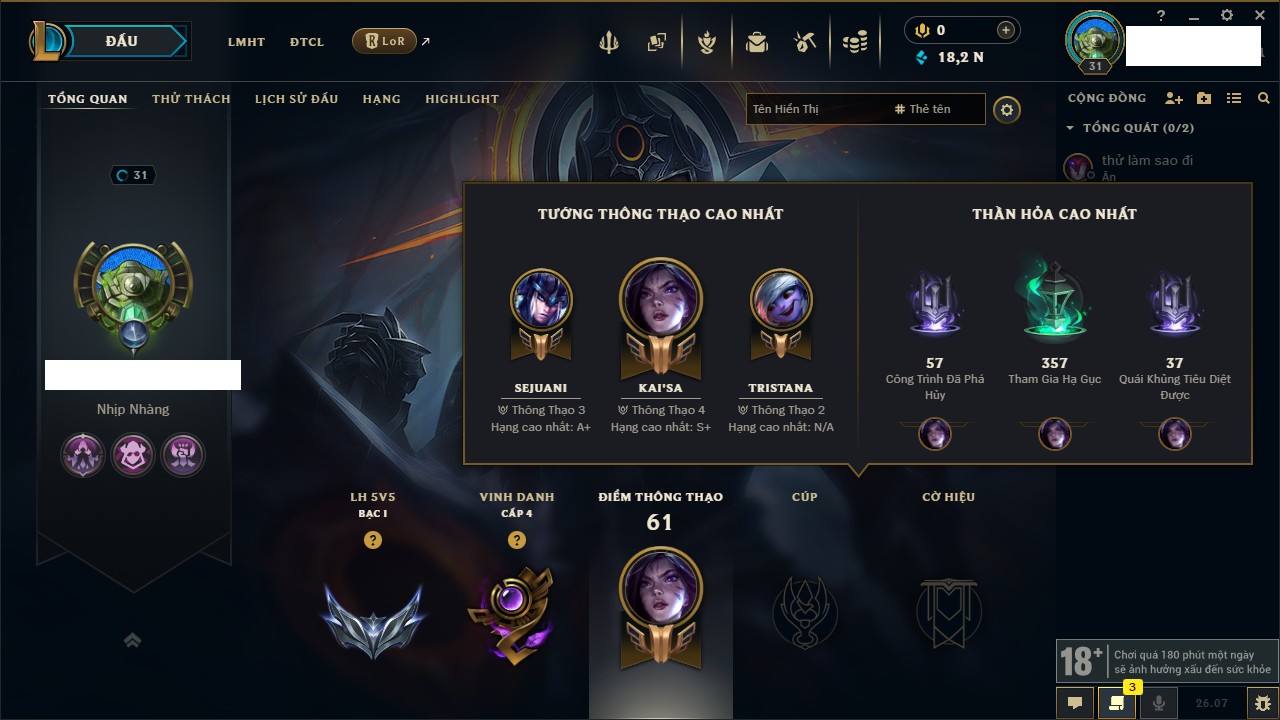1280x720 pixels.
Task: Open client settings gear in title bar
Action: 1227,15
